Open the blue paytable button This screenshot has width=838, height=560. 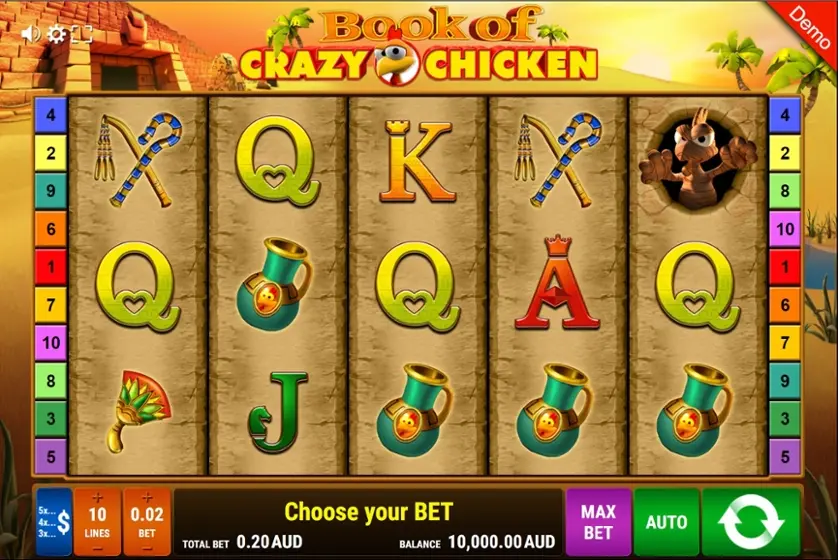tap(54, 521)
